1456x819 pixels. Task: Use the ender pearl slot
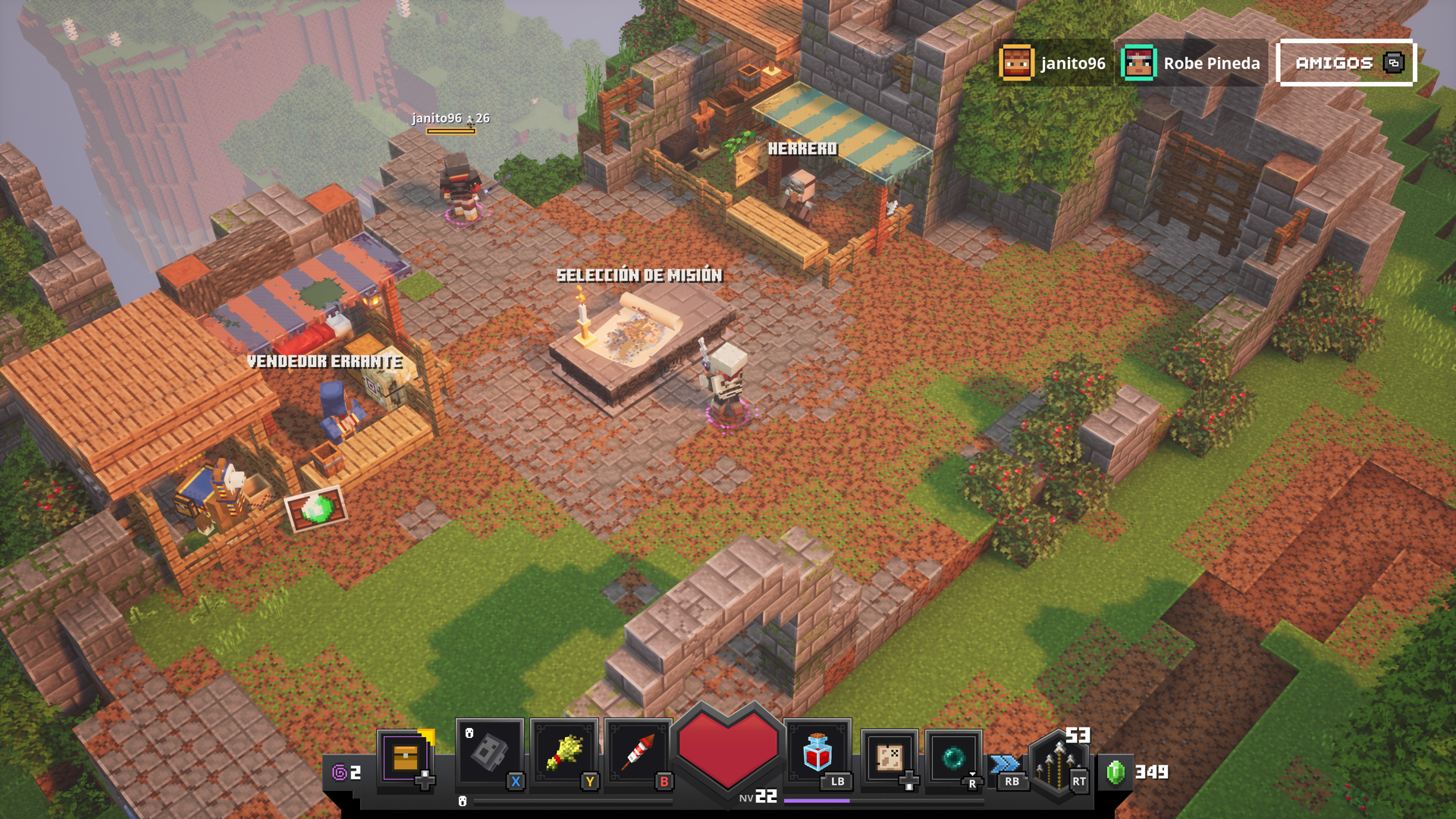pyautogui.click(x=953, y=757)
